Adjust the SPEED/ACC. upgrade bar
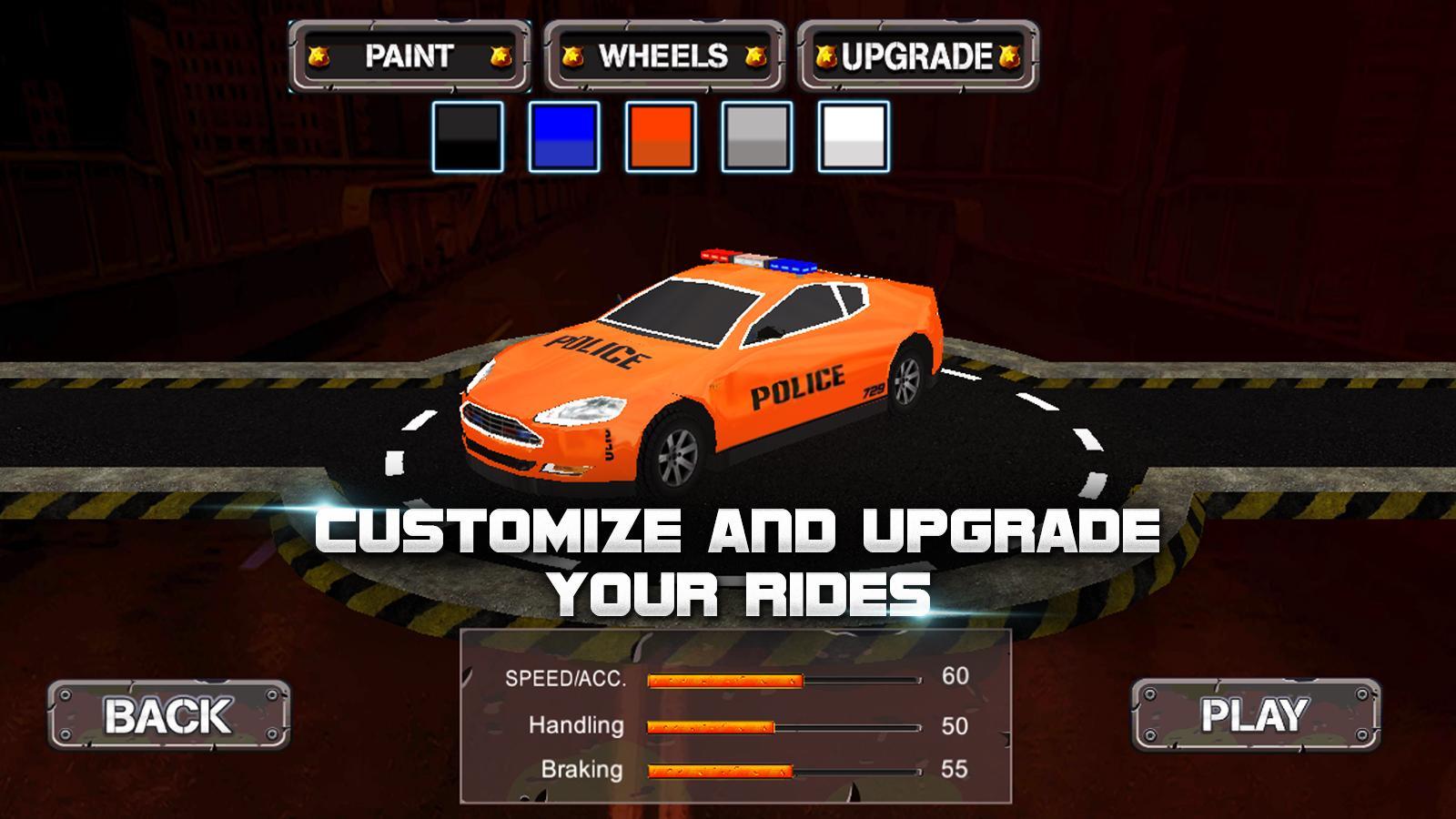Viewport: 1456px width, 819px height. [778, 678]
